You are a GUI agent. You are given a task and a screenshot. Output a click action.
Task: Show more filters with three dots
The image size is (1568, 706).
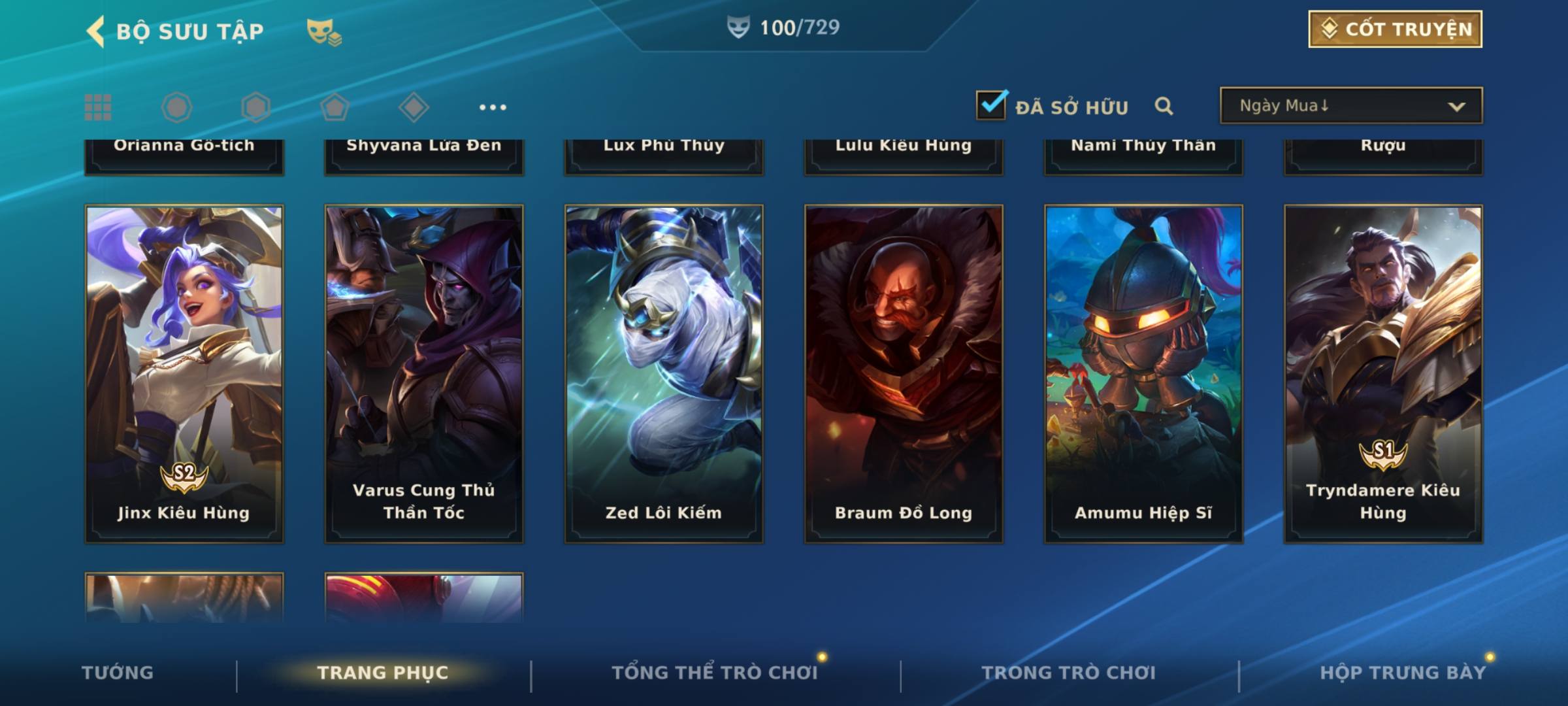coord(493,107)
